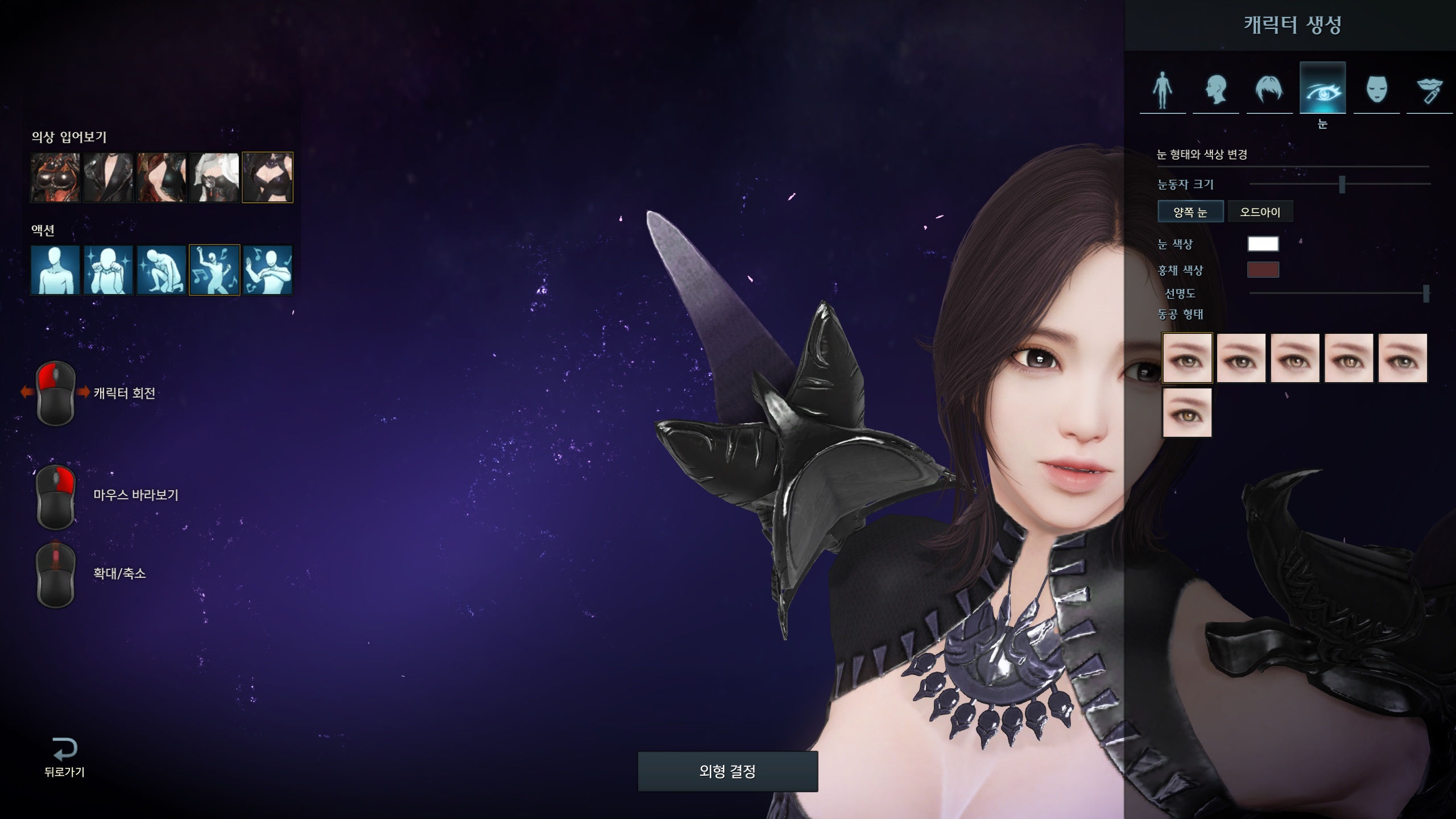Open the lipstick makeup tab

coord(1429,90)
